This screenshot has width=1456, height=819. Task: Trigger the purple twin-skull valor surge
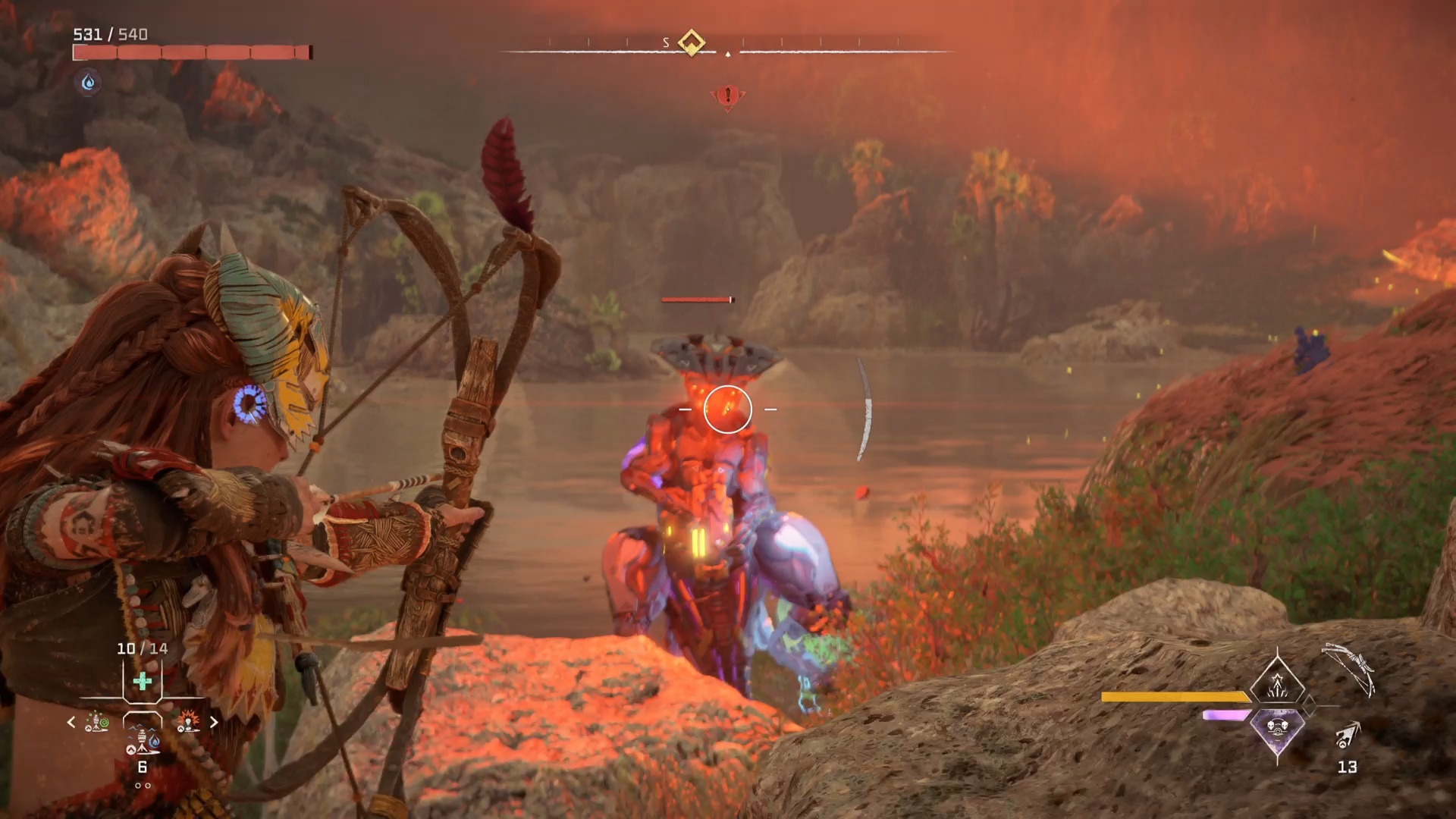pyautogui.click(x=1278, y=730)
